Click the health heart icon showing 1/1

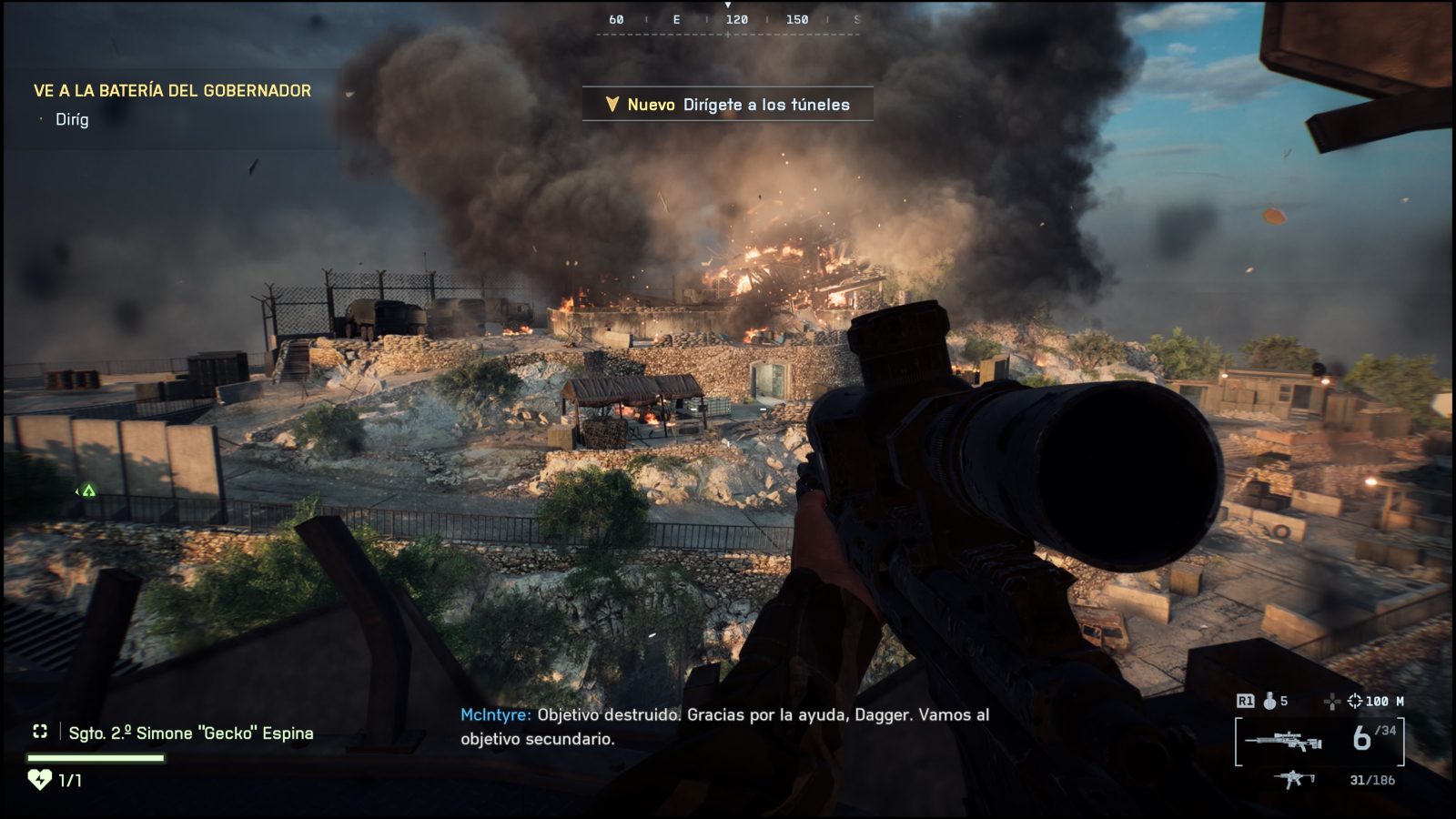point(38,778)
